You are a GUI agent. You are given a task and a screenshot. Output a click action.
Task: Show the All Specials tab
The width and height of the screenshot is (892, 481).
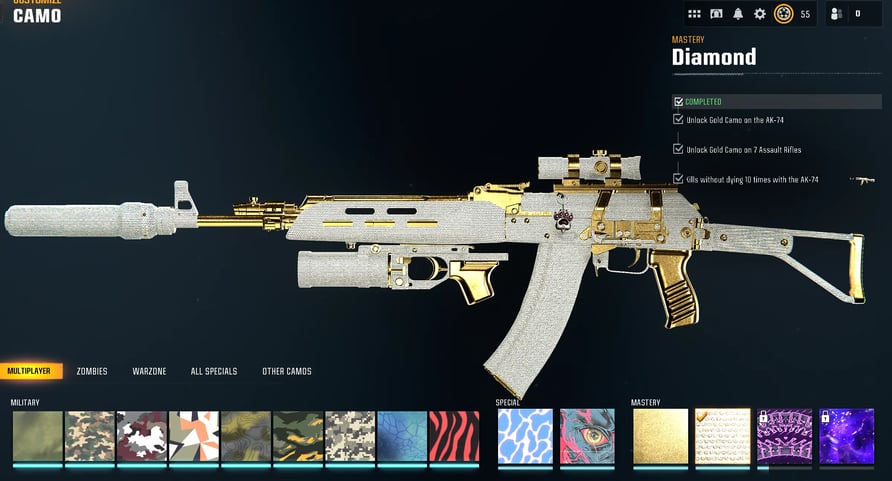click(x=214, y=371)
